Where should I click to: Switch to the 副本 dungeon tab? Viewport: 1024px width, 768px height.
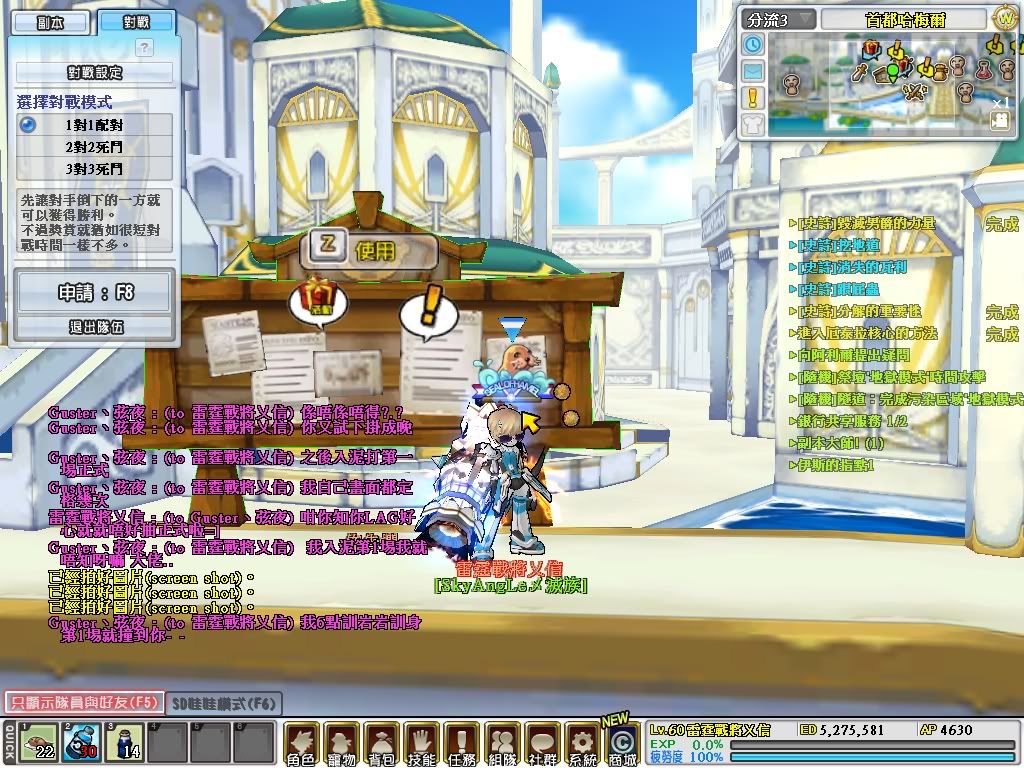click(x=49, y=22)
